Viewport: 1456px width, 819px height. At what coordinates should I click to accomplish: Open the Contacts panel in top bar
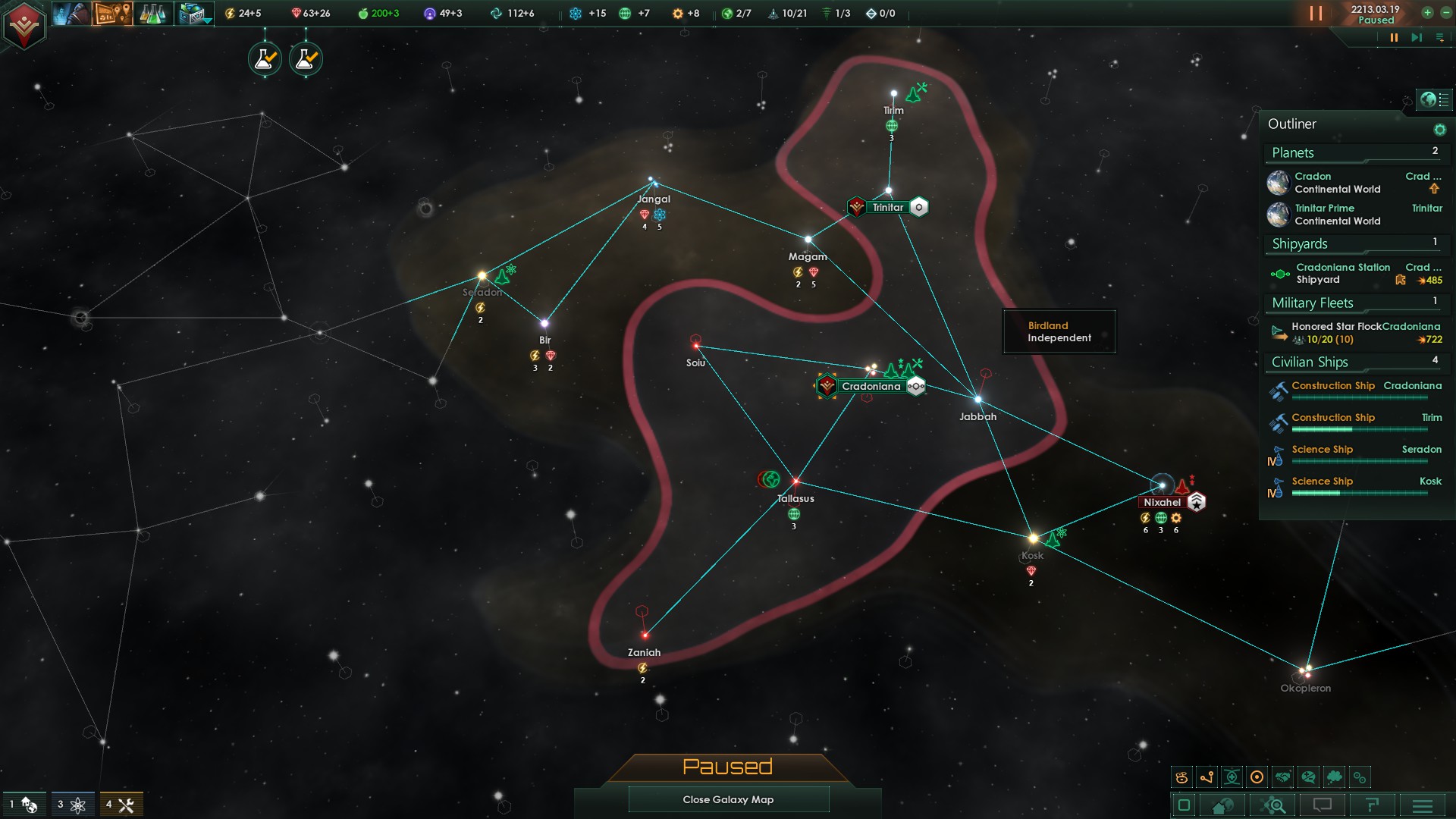[72, 13]
